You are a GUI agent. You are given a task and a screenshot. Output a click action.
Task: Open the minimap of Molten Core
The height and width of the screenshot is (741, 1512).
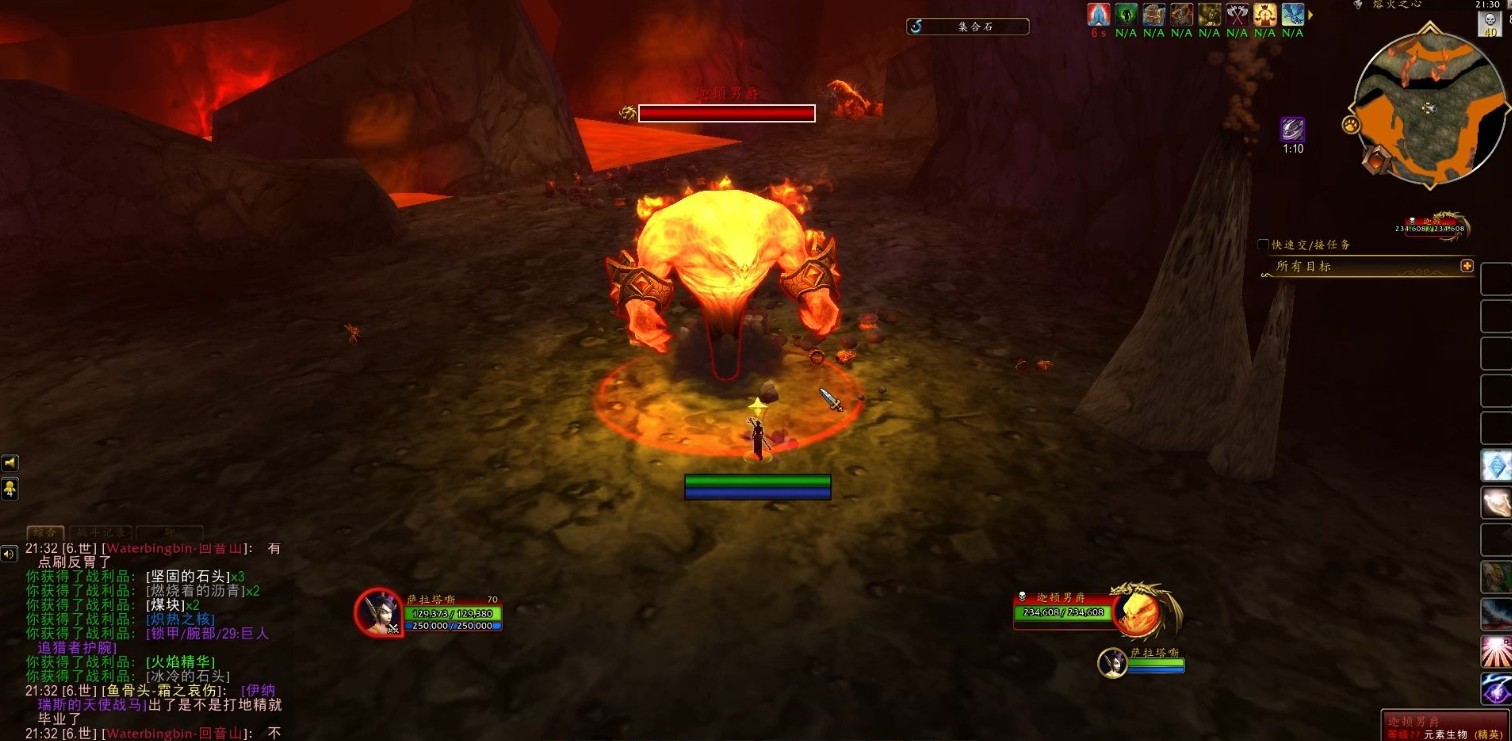[x=1428, y=109]
